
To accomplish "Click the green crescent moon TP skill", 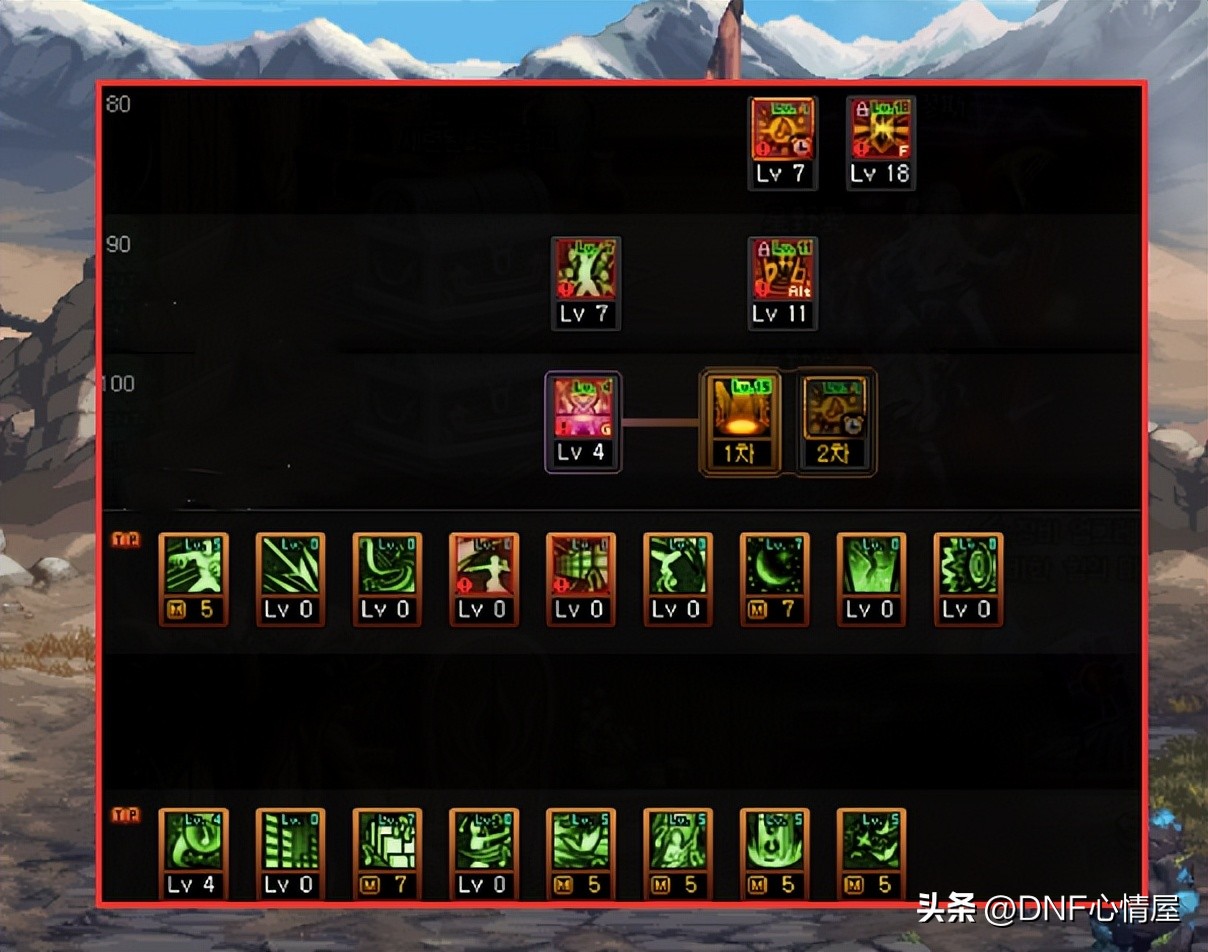I will click(775, 567).
